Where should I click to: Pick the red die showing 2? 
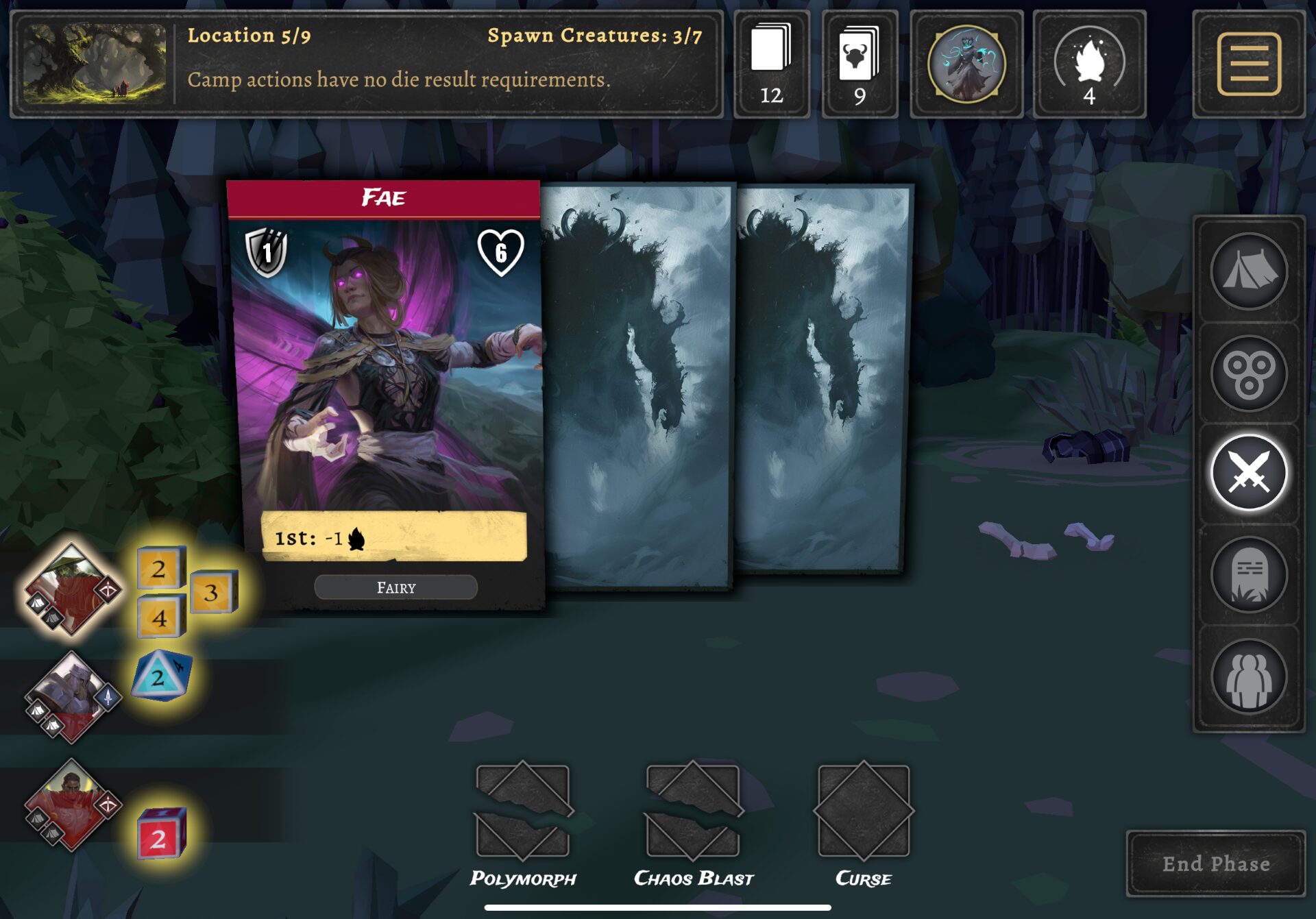click(161, 835)
